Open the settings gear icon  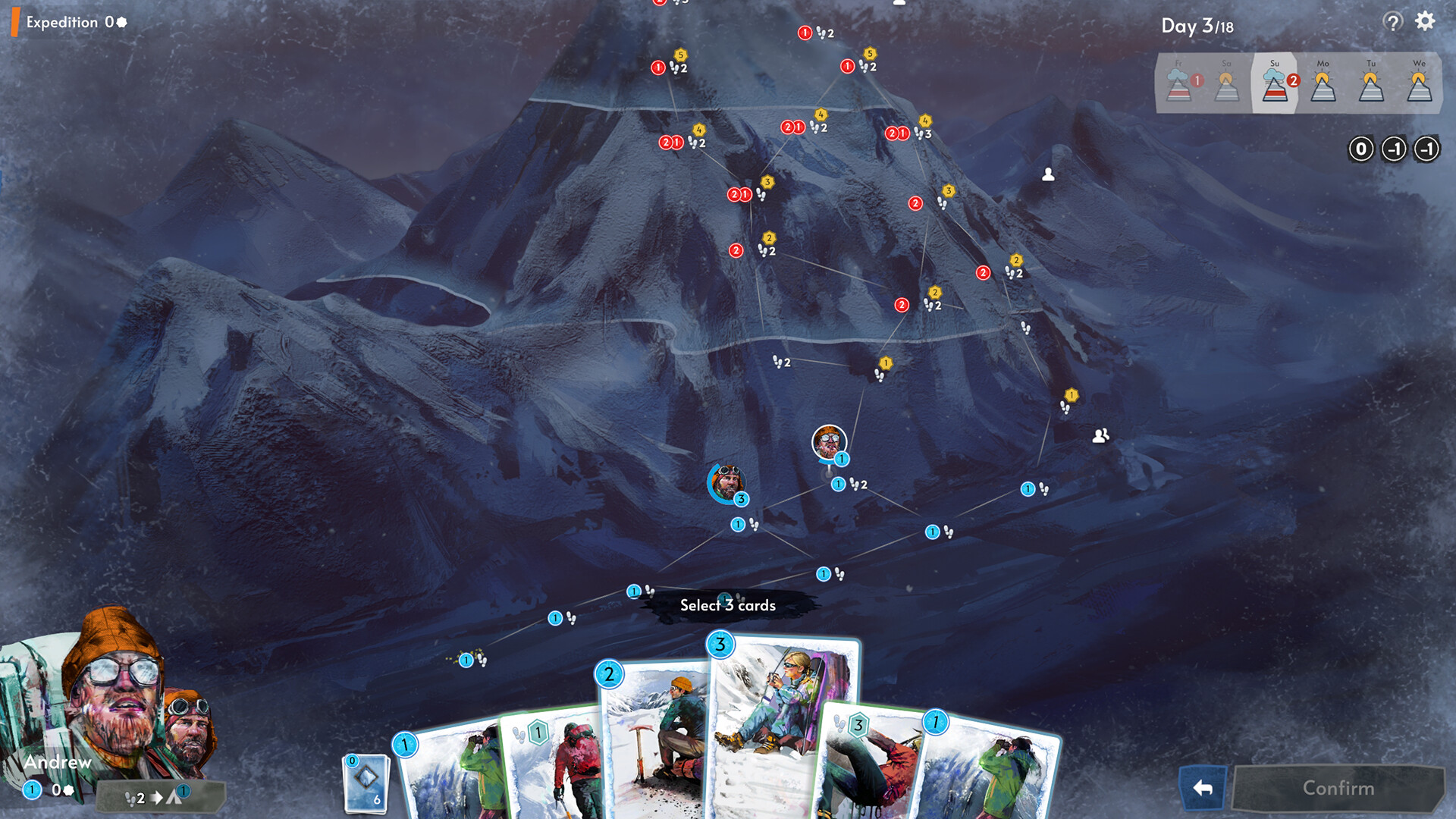click(1424, 22)
